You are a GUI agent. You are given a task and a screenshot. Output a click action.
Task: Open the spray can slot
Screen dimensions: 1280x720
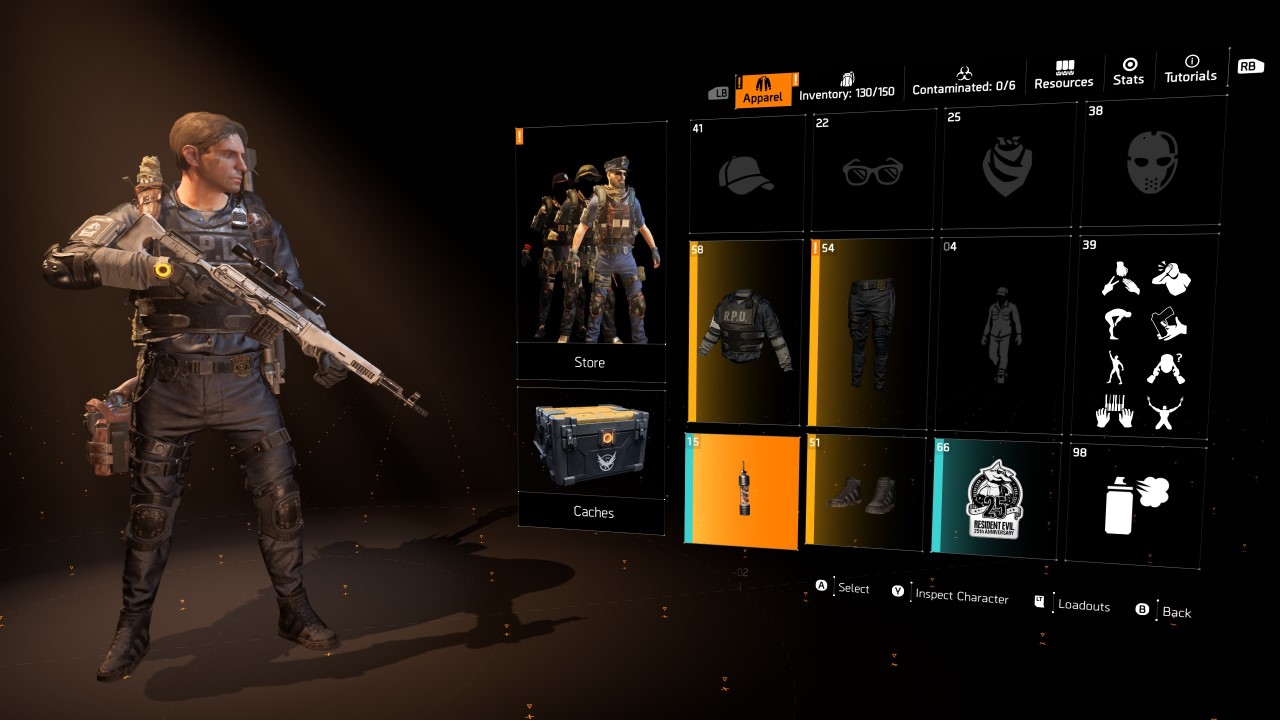tap(1136, 503)
